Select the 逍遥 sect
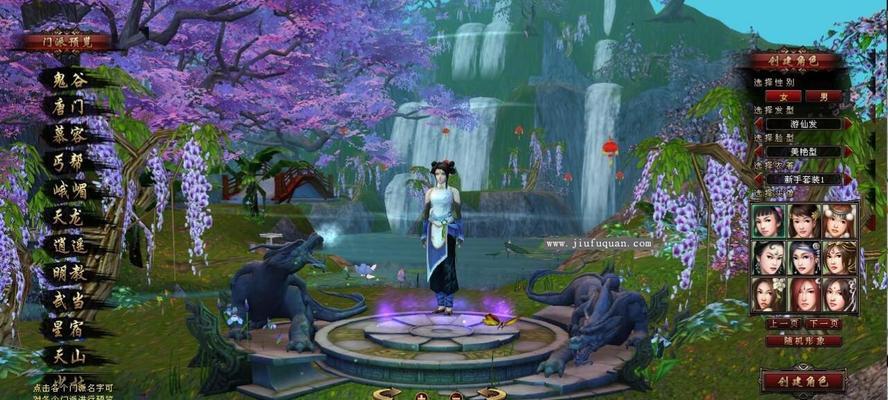This screenshot has height=400, width=888. (x=68, y=243)
